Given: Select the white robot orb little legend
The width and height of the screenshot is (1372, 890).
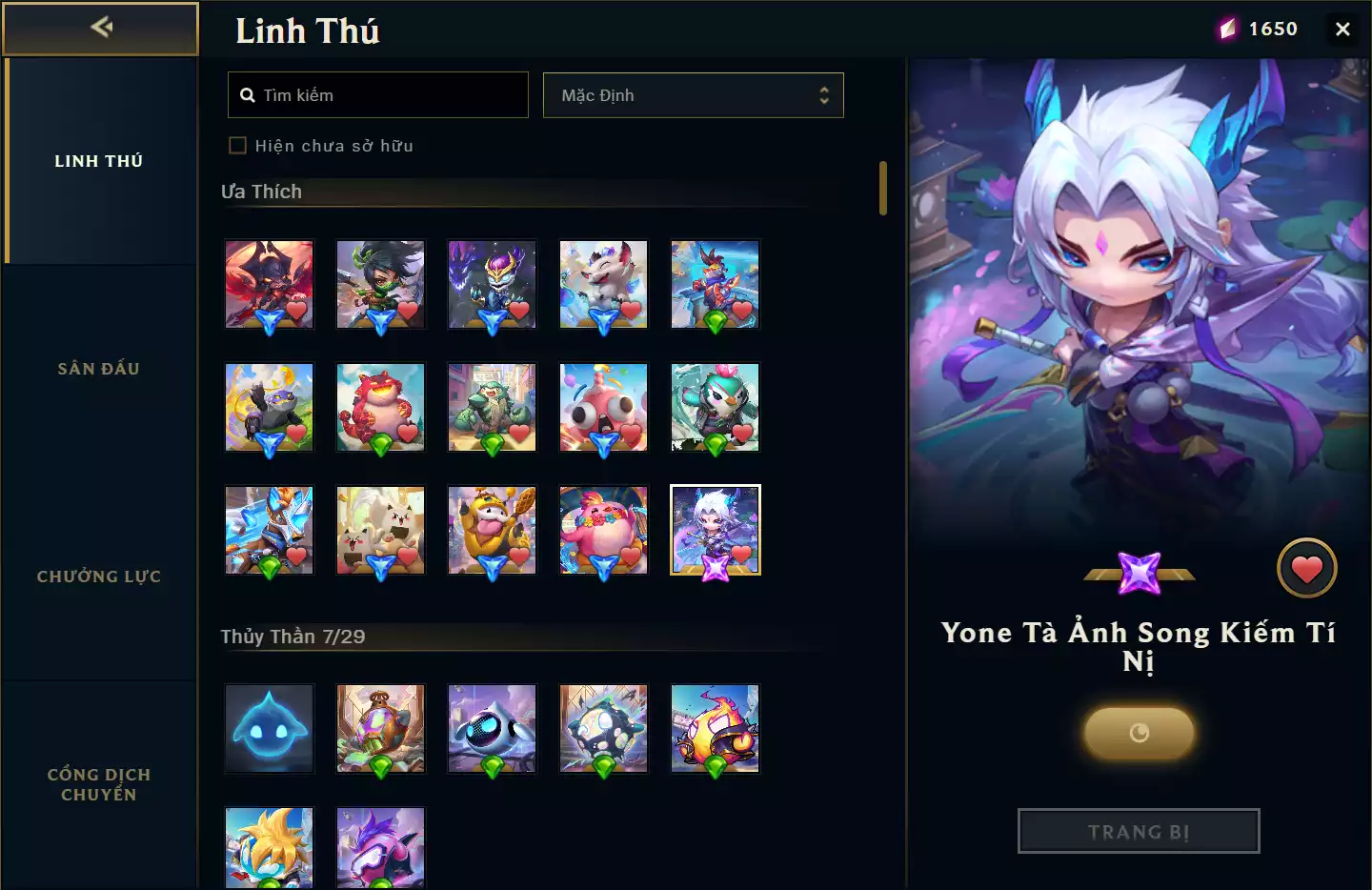Looking at the screenshot, I should click(492, 728).
